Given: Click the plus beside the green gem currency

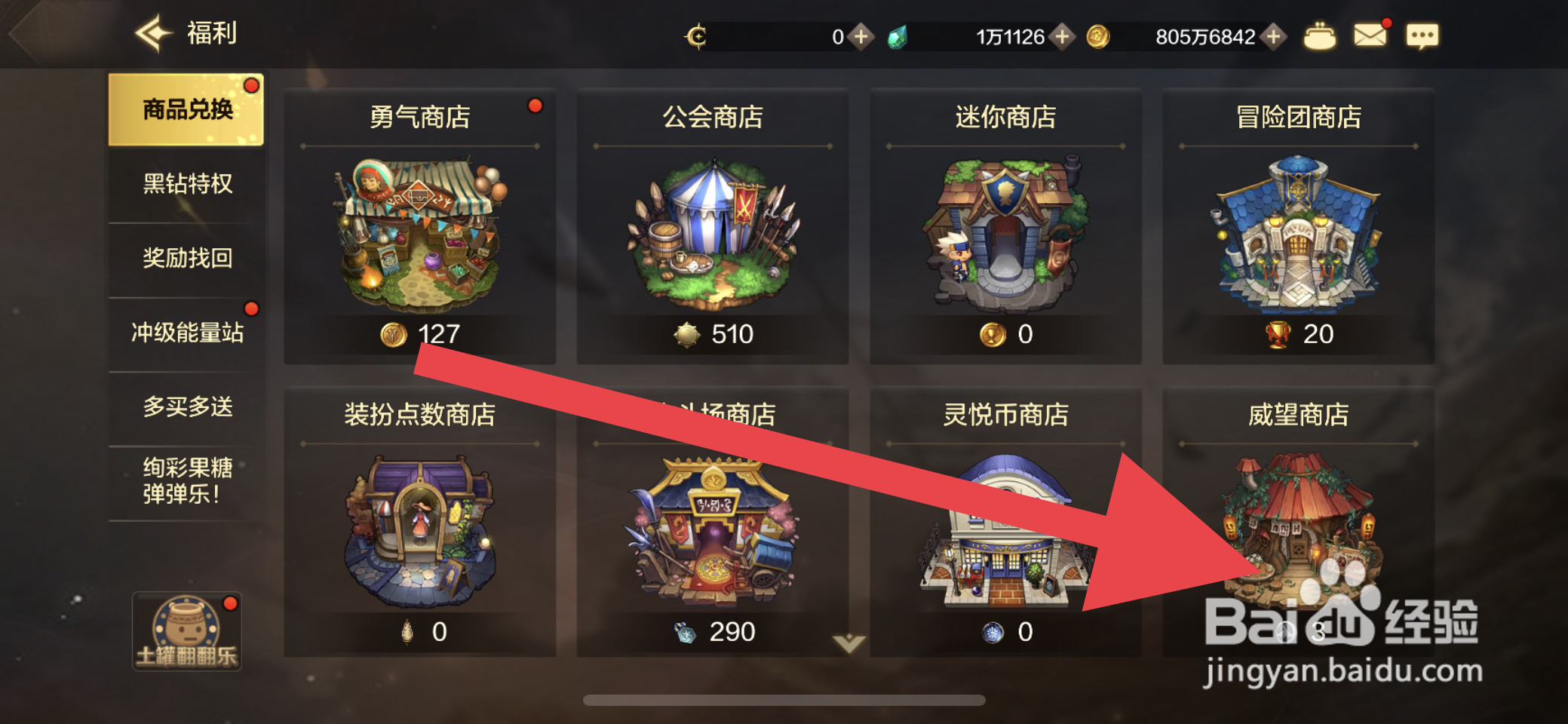Looking at the screenshot, I should tap(1064, 35).
